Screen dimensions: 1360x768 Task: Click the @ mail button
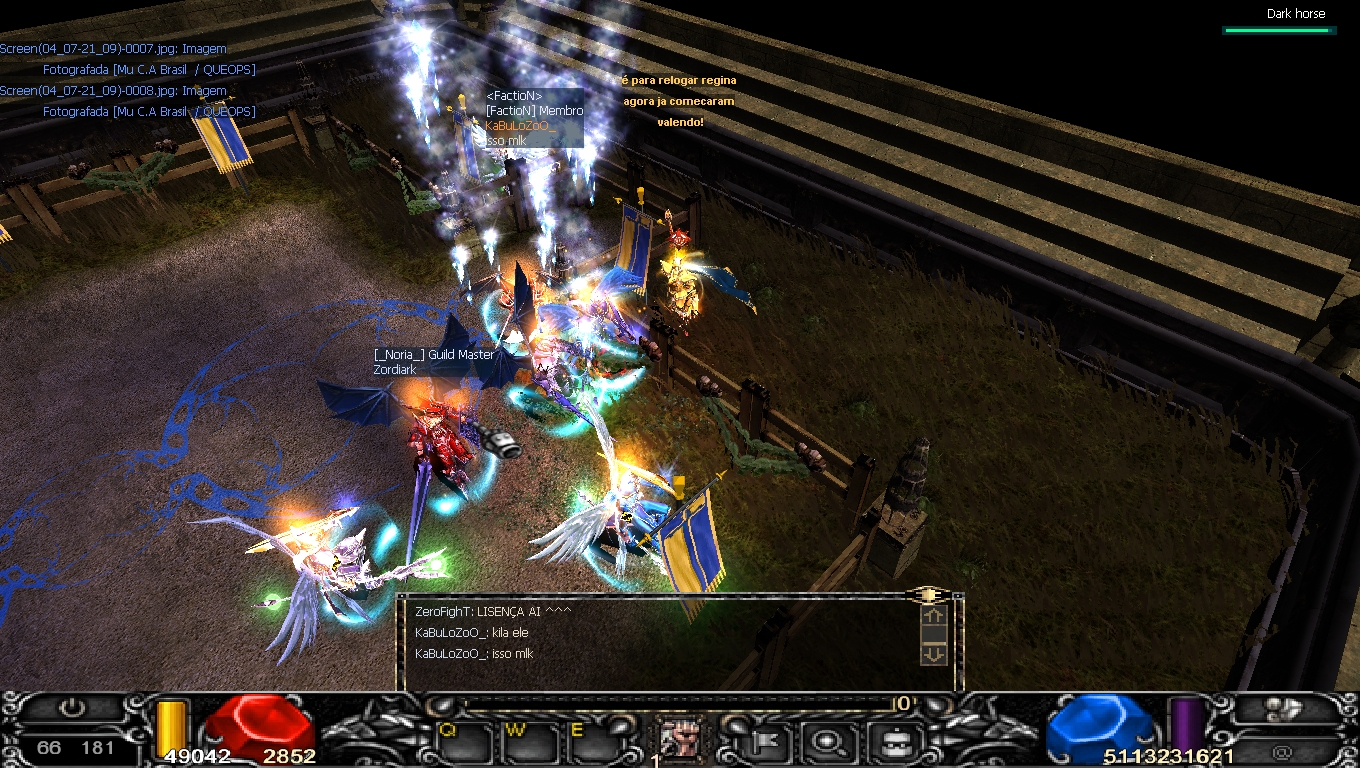pos(1281,750)
